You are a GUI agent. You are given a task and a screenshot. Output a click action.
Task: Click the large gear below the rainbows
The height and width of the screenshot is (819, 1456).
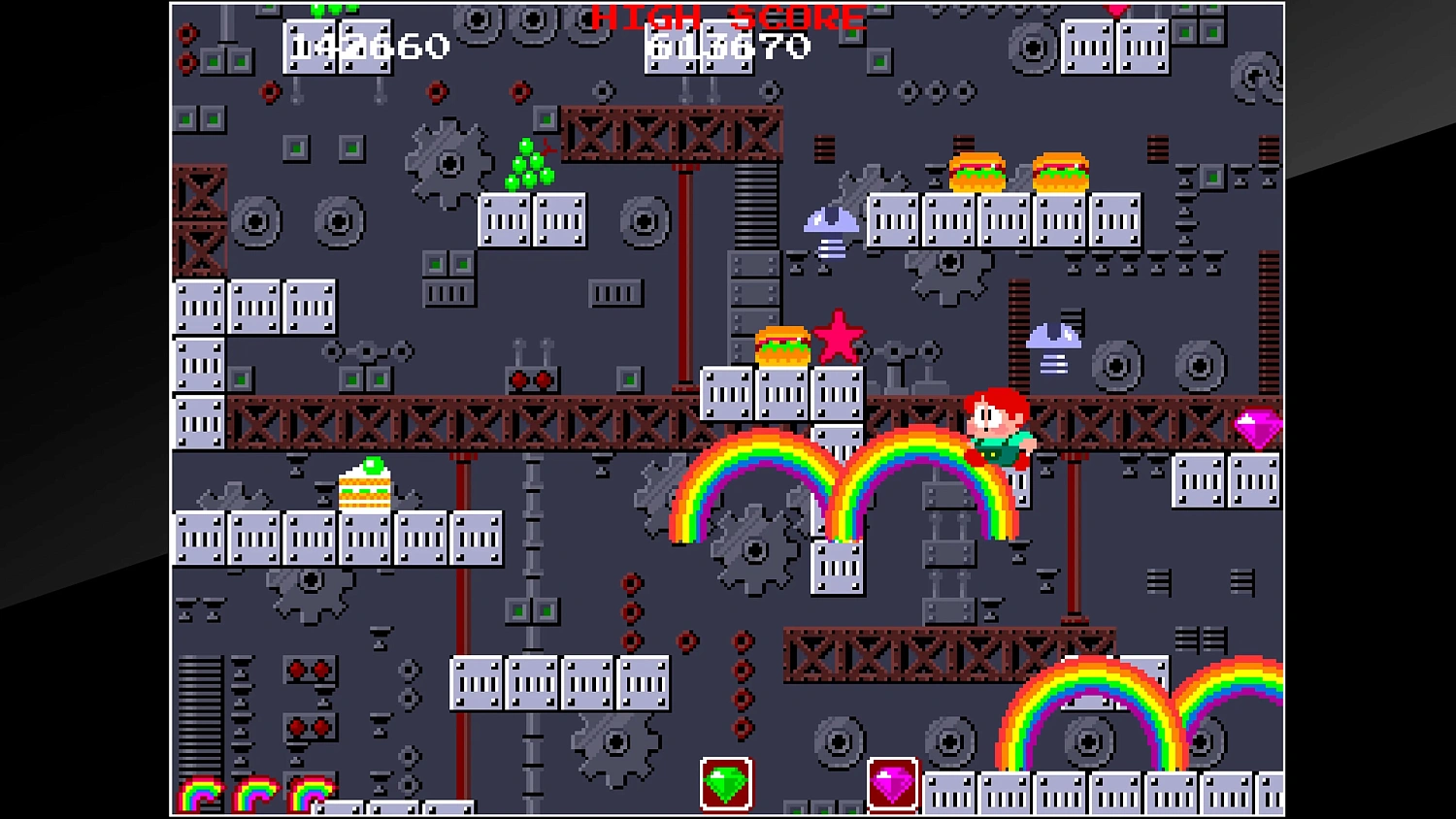755,551
